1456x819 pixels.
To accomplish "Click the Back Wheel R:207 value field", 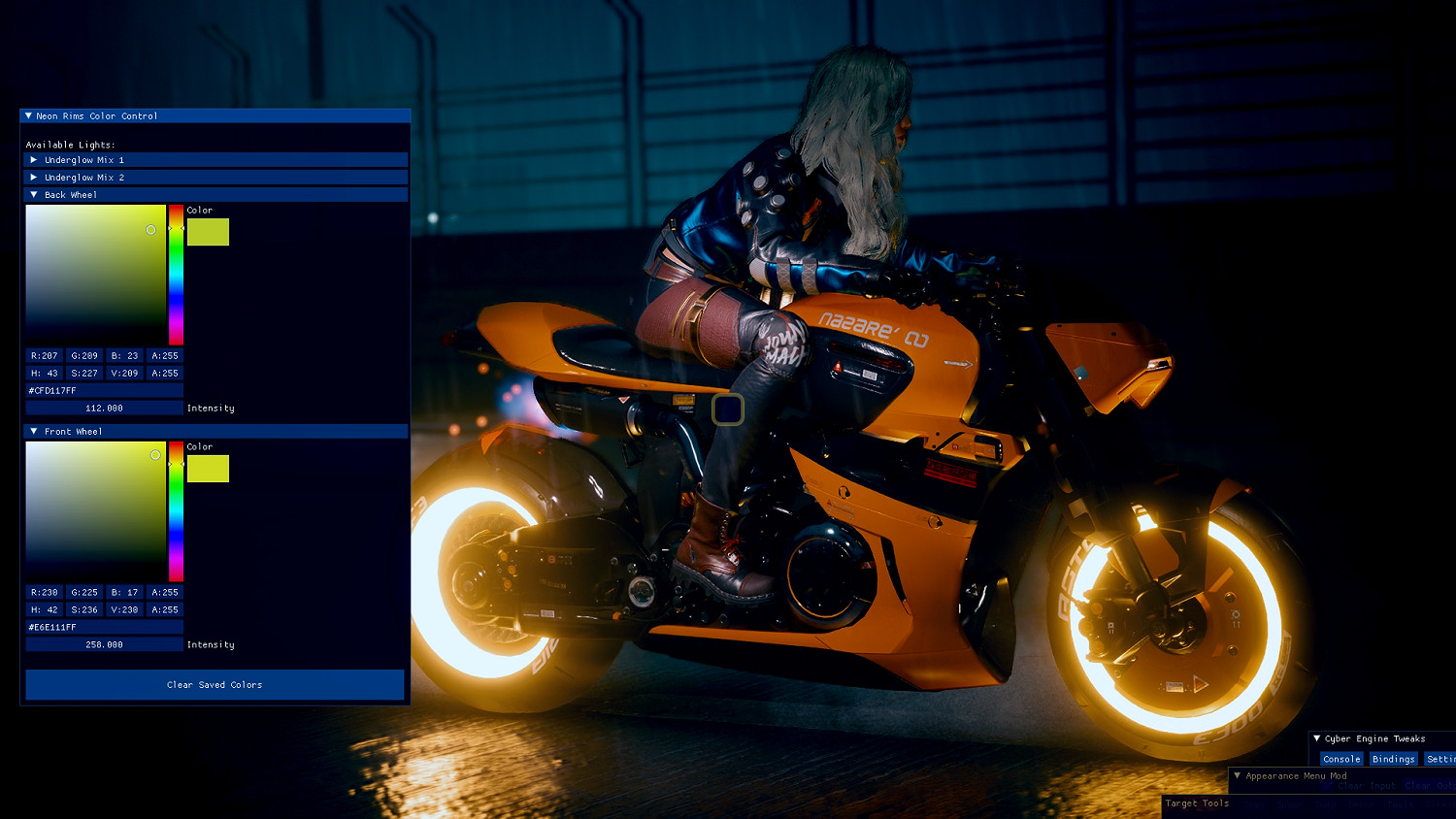I will [44, 355].
